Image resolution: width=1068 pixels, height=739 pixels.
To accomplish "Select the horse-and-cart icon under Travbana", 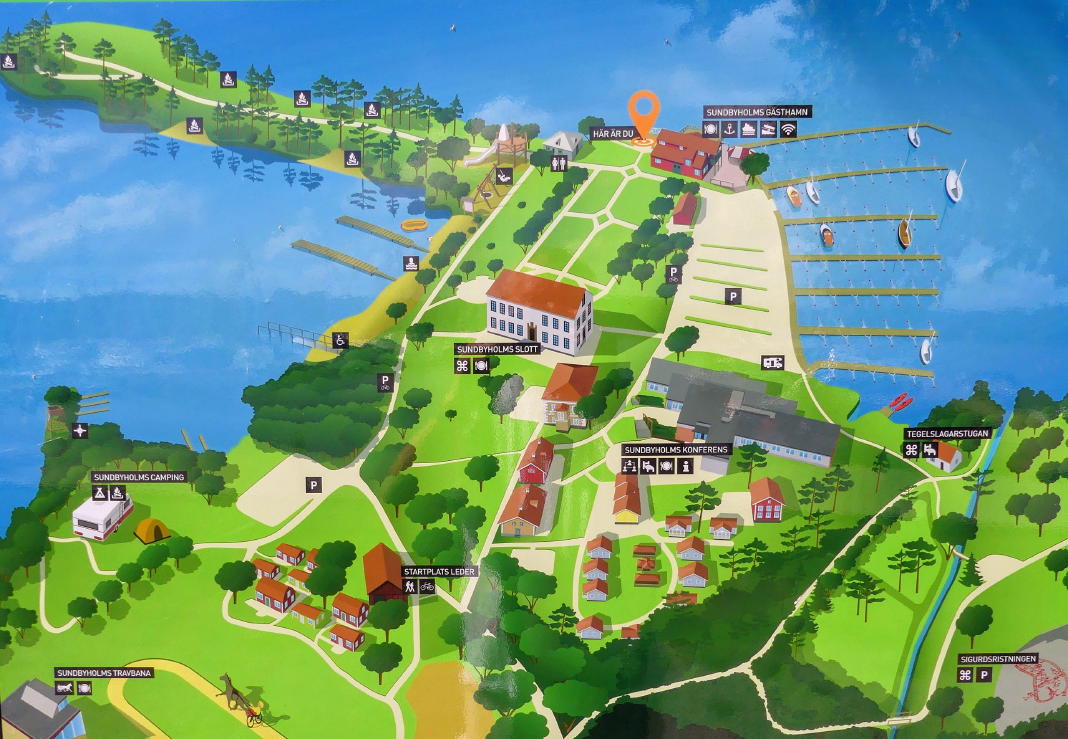I will click(x=64, y=689).
